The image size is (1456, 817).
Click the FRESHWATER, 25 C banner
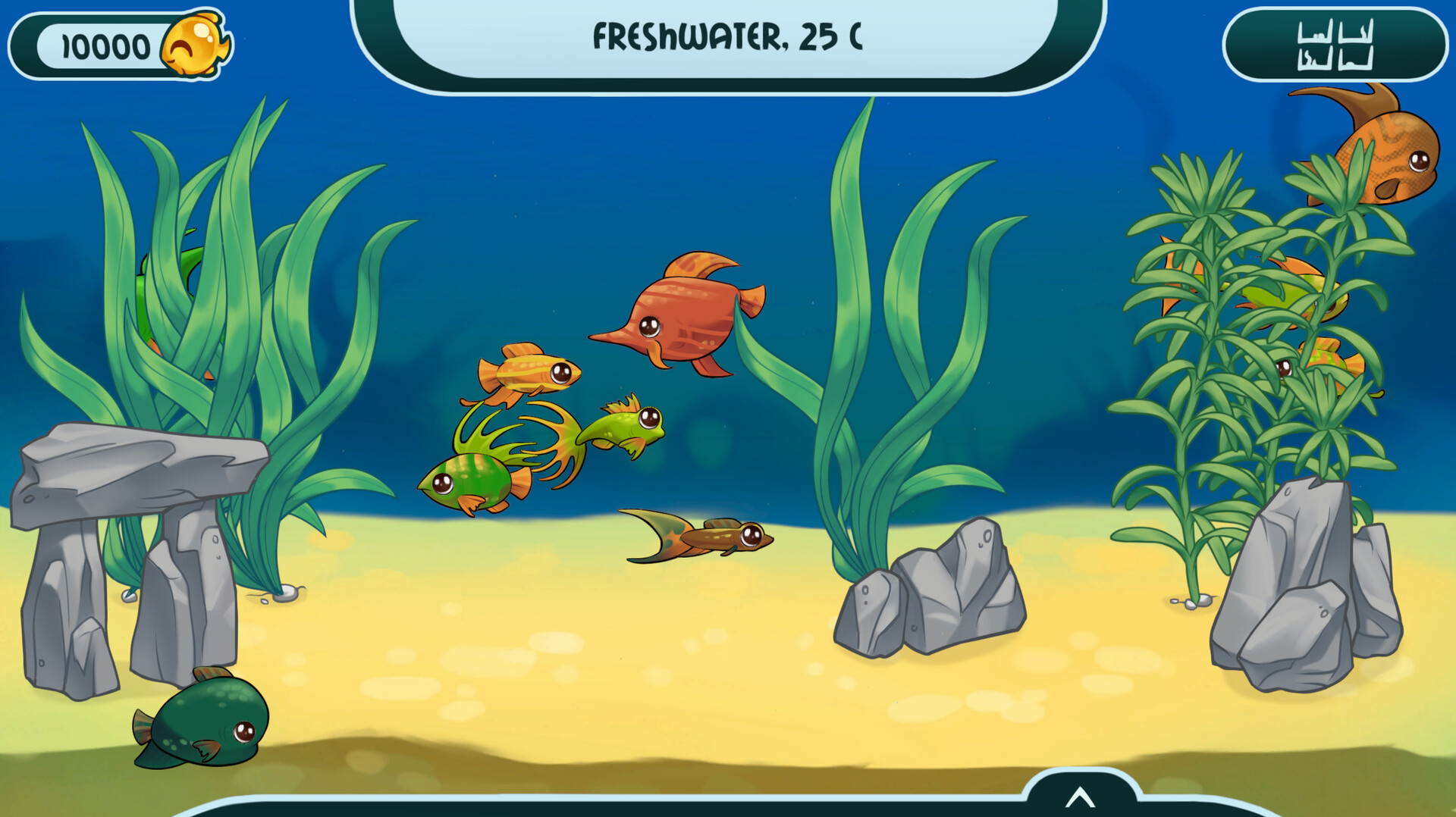click(730, 34)
